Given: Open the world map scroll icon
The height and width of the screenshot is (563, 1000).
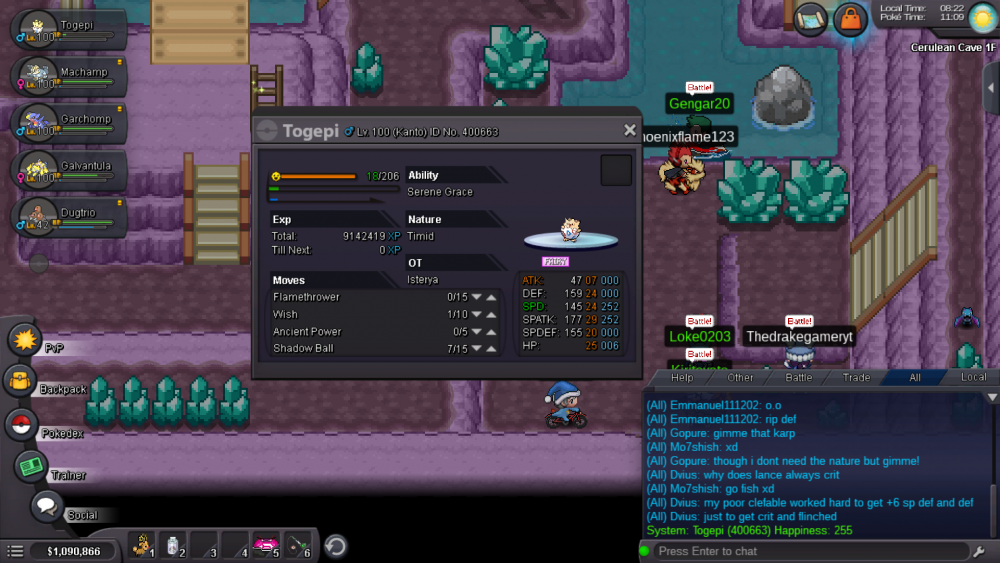Looking at the screenshot, I should pyautogui.click(x=809, y=18).
